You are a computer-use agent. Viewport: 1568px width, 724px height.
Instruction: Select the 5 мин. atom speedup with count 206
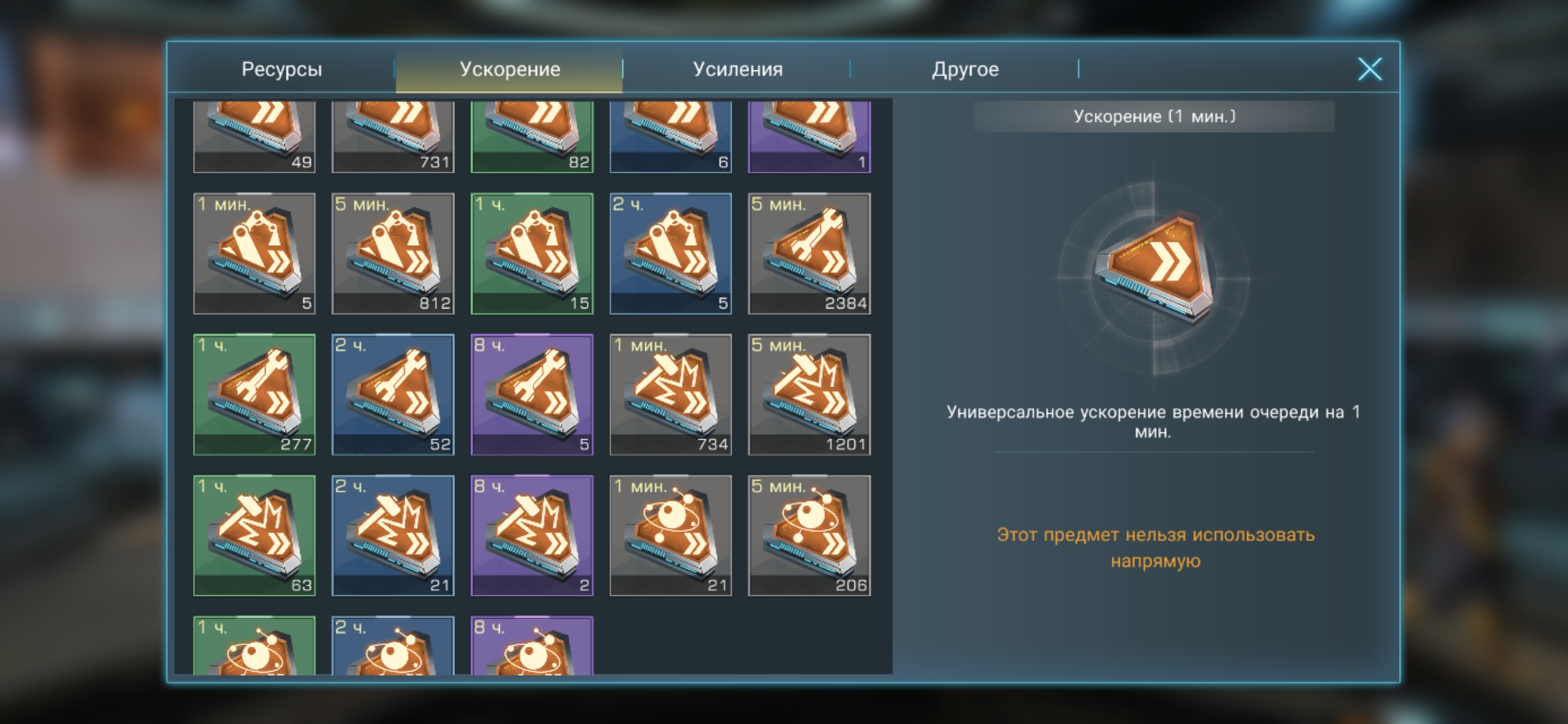pyautogui.click(x=809, y=535)
